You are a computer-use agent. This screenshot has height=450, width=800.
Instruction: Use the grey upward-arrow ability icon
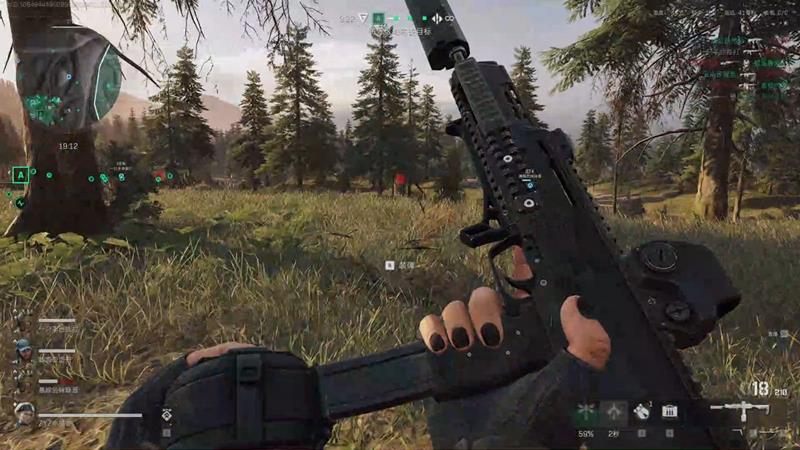pos(614,412)
